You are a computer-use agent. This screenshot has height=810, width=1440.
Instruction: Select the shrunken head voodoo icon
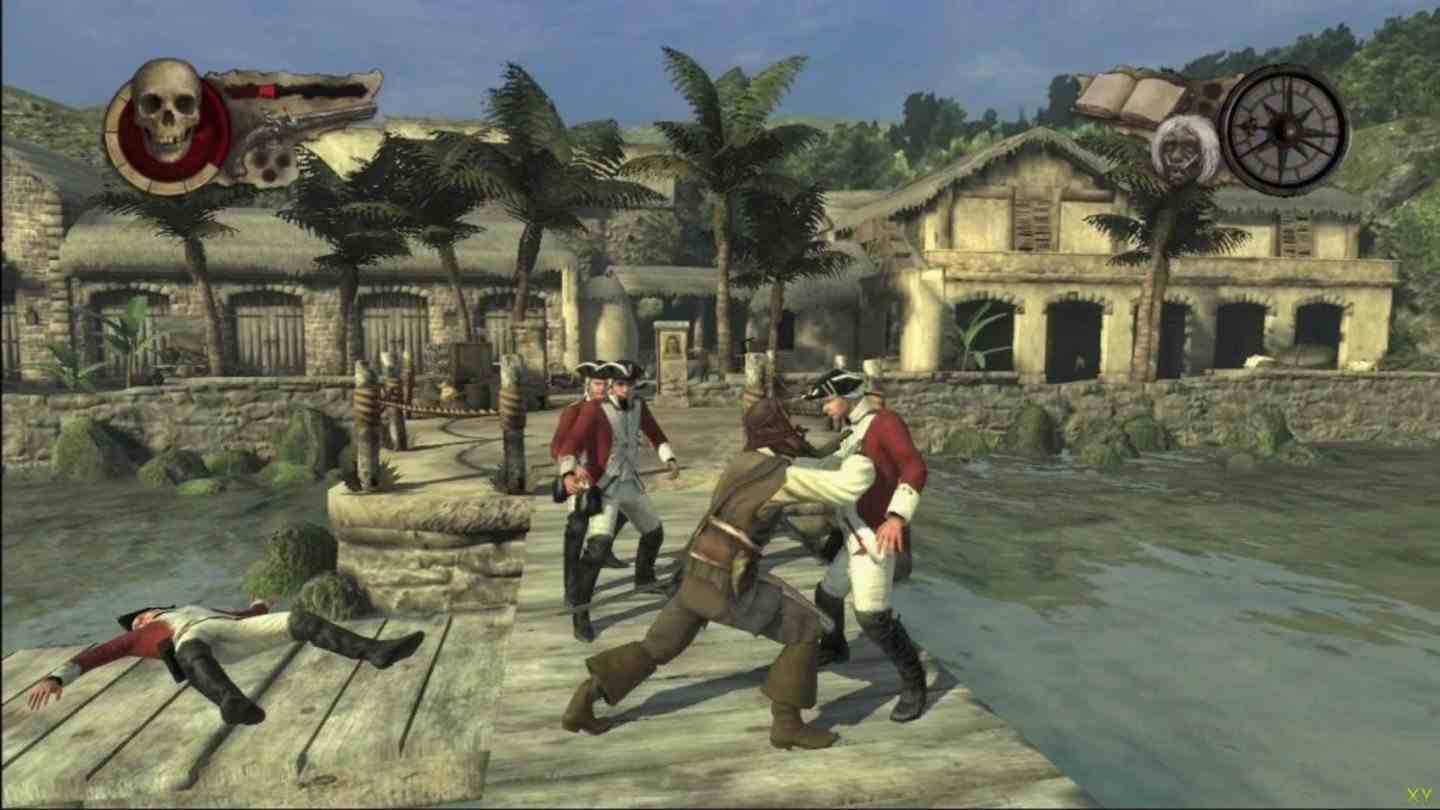(x=1185, y=150)
